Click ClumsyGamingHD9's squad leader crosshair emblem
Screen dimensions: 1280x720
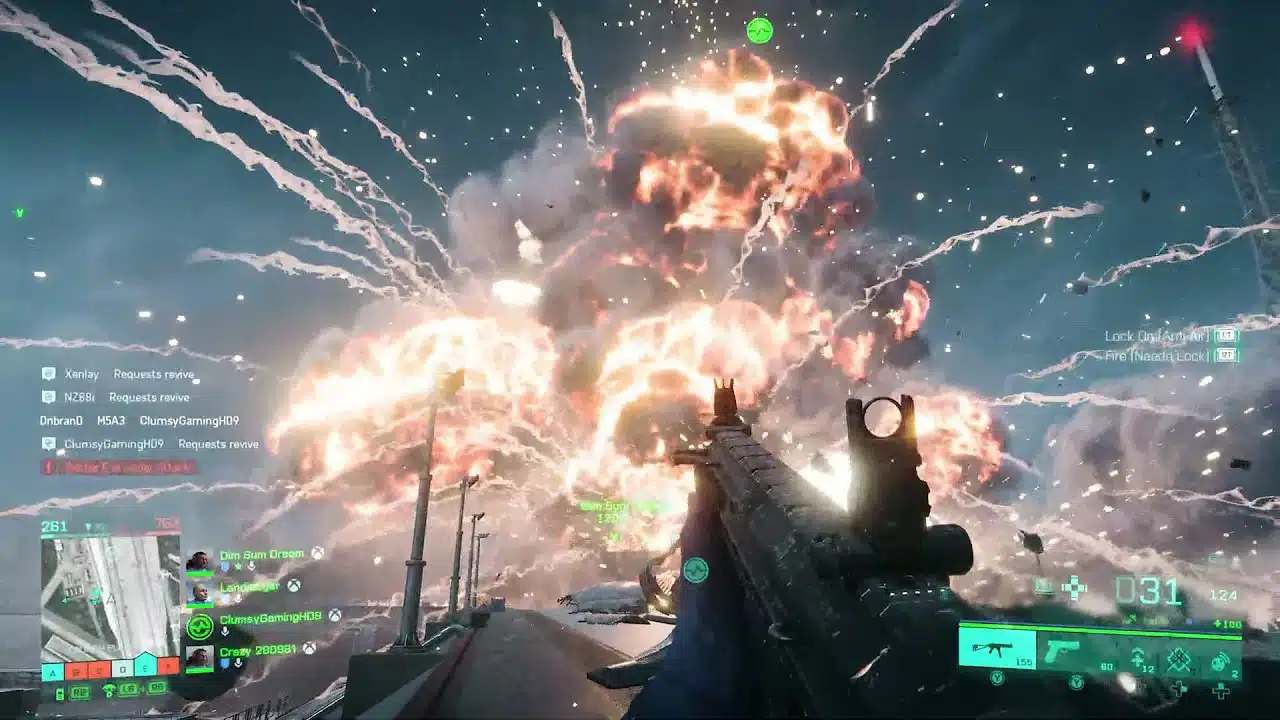pos(199,625)
